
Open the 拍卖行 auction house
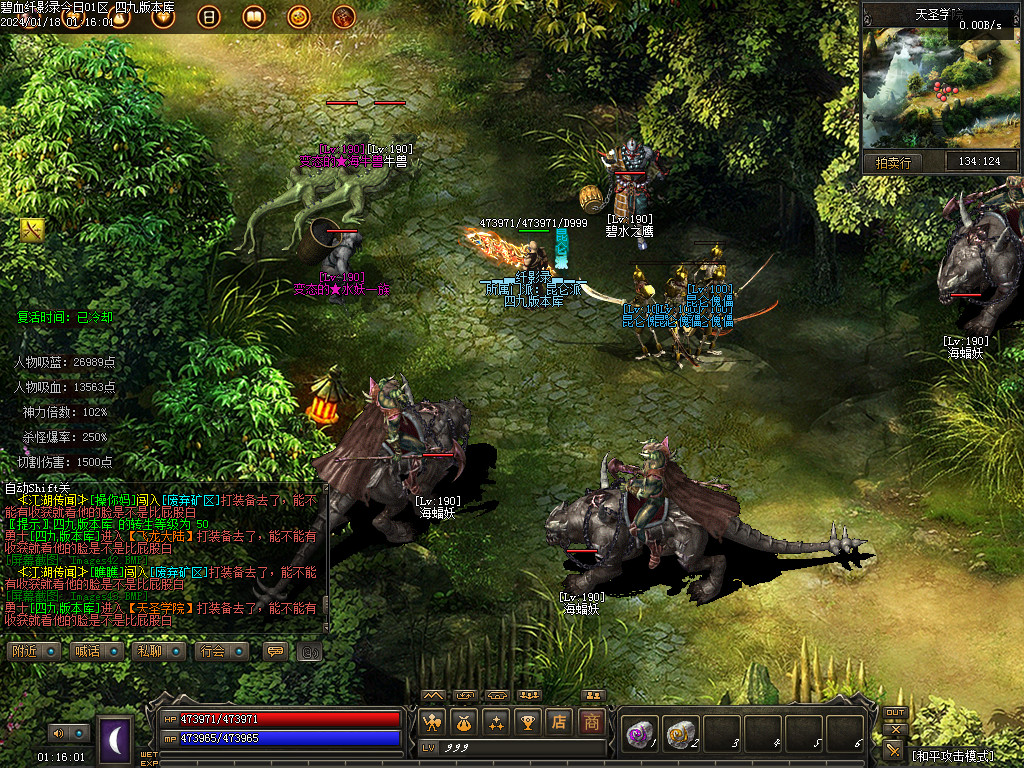point(893,162)
